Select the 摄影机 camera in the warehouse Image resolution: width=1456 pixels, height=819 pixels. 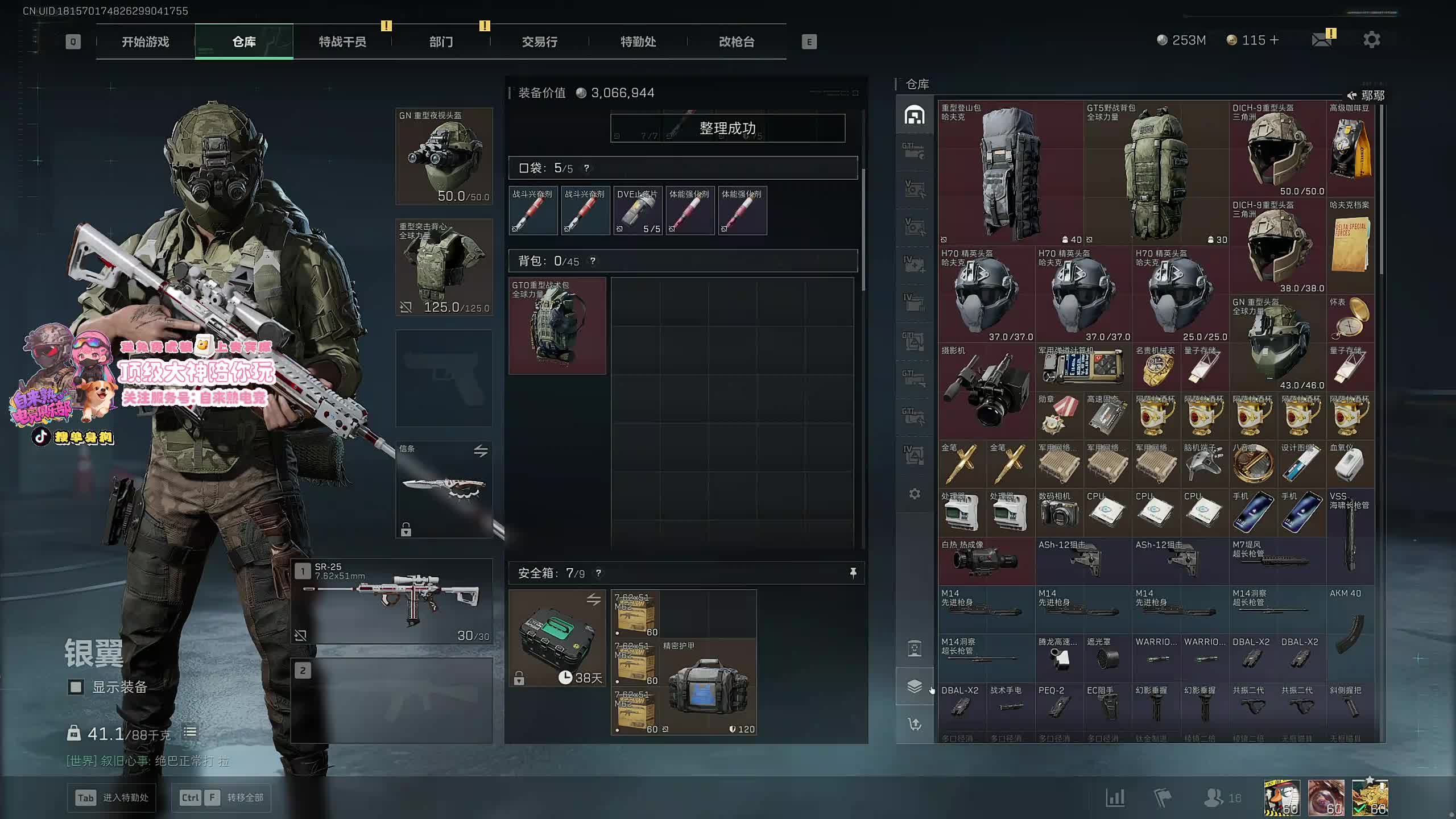[986, 391]
